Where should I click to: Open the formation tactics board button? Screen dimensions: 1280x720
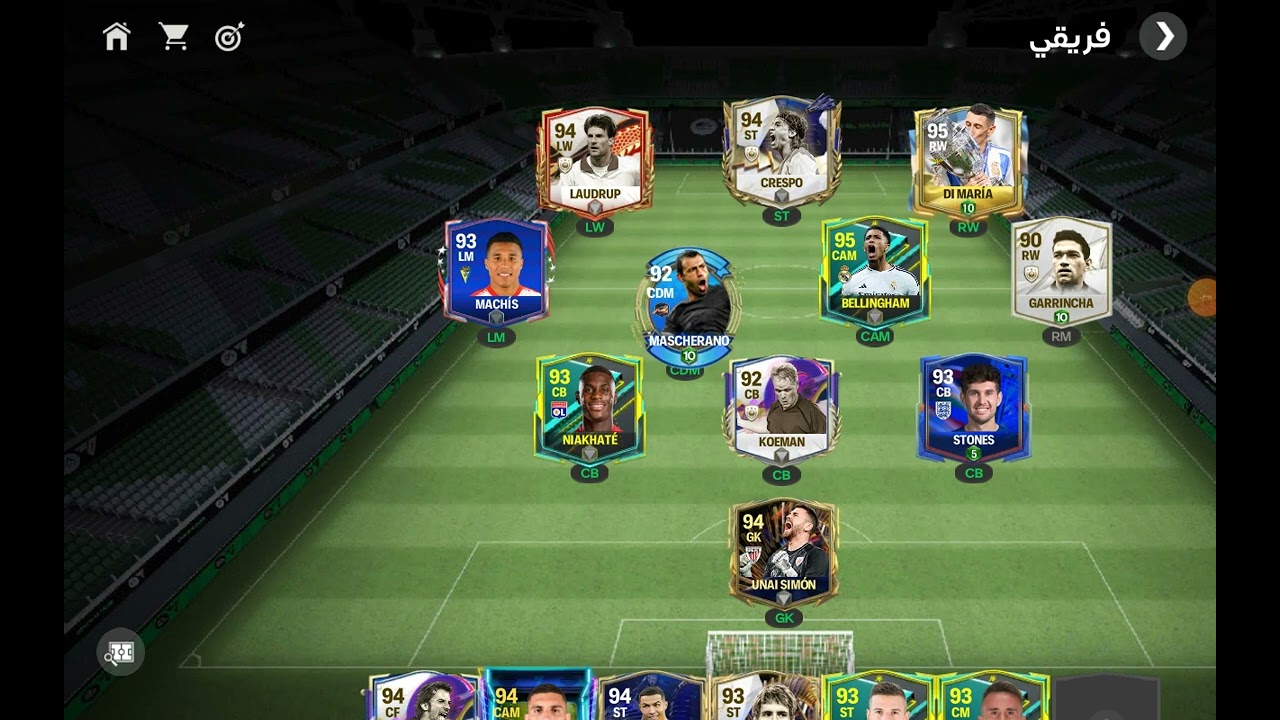tap(121, 653)
